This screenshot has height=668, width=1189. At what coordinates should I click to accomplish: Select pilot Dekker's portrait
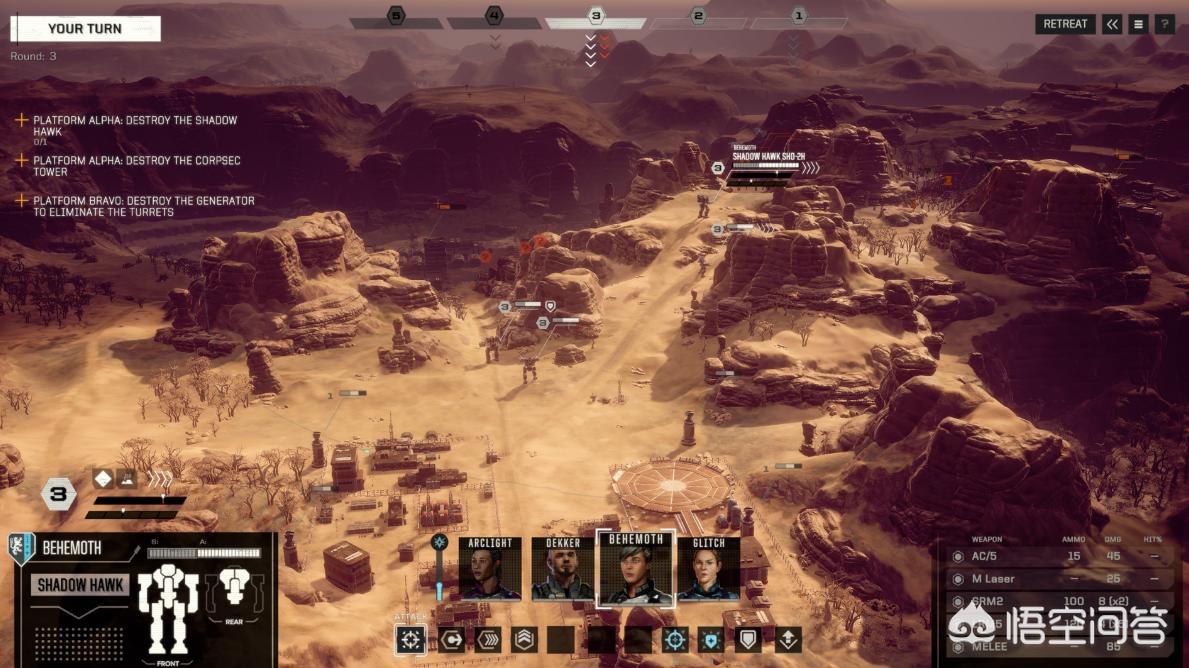tap(563, 569)
